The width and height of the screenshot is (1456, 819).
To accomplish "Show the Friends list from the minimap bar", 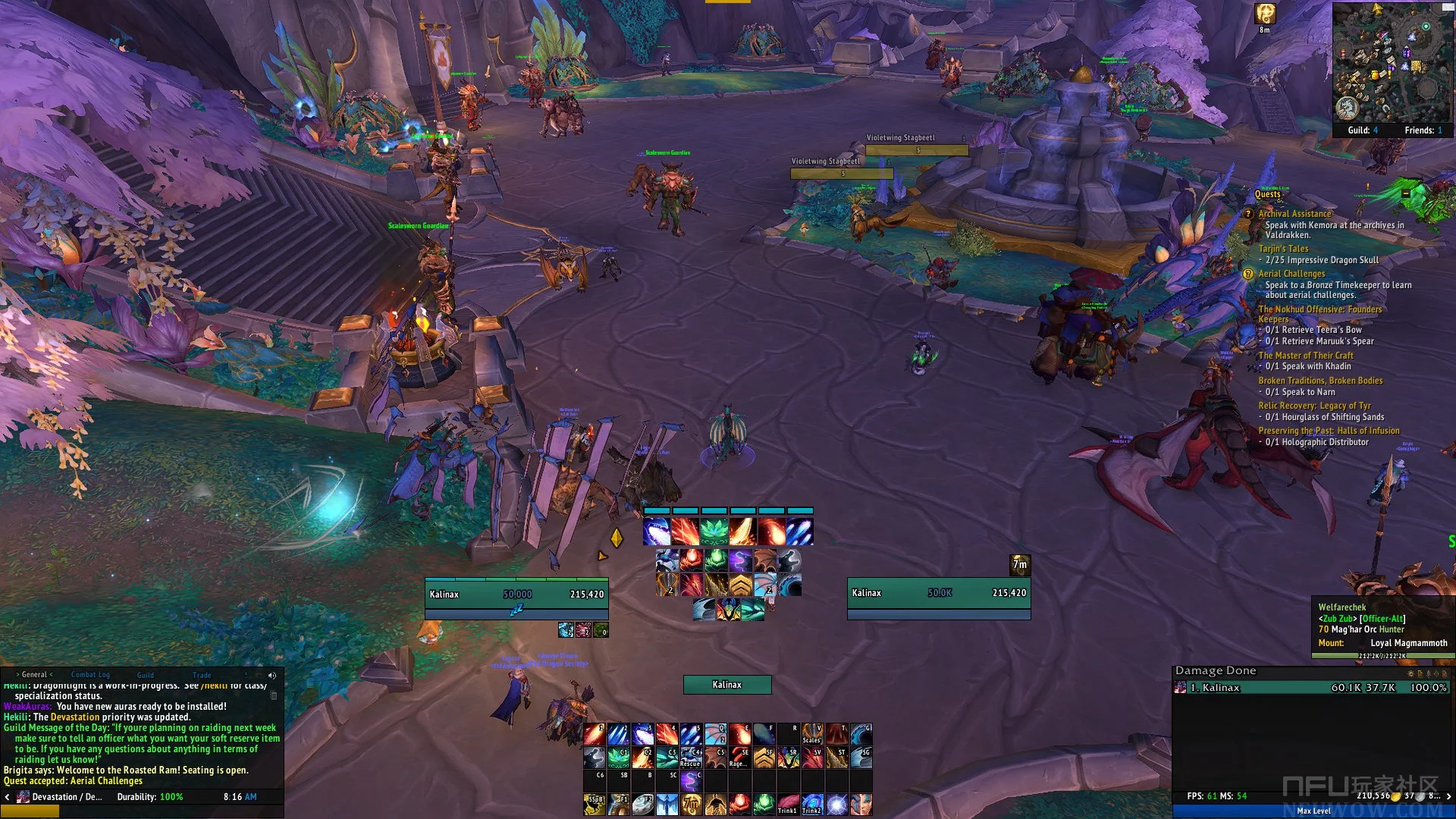I will click(1423, 130).
